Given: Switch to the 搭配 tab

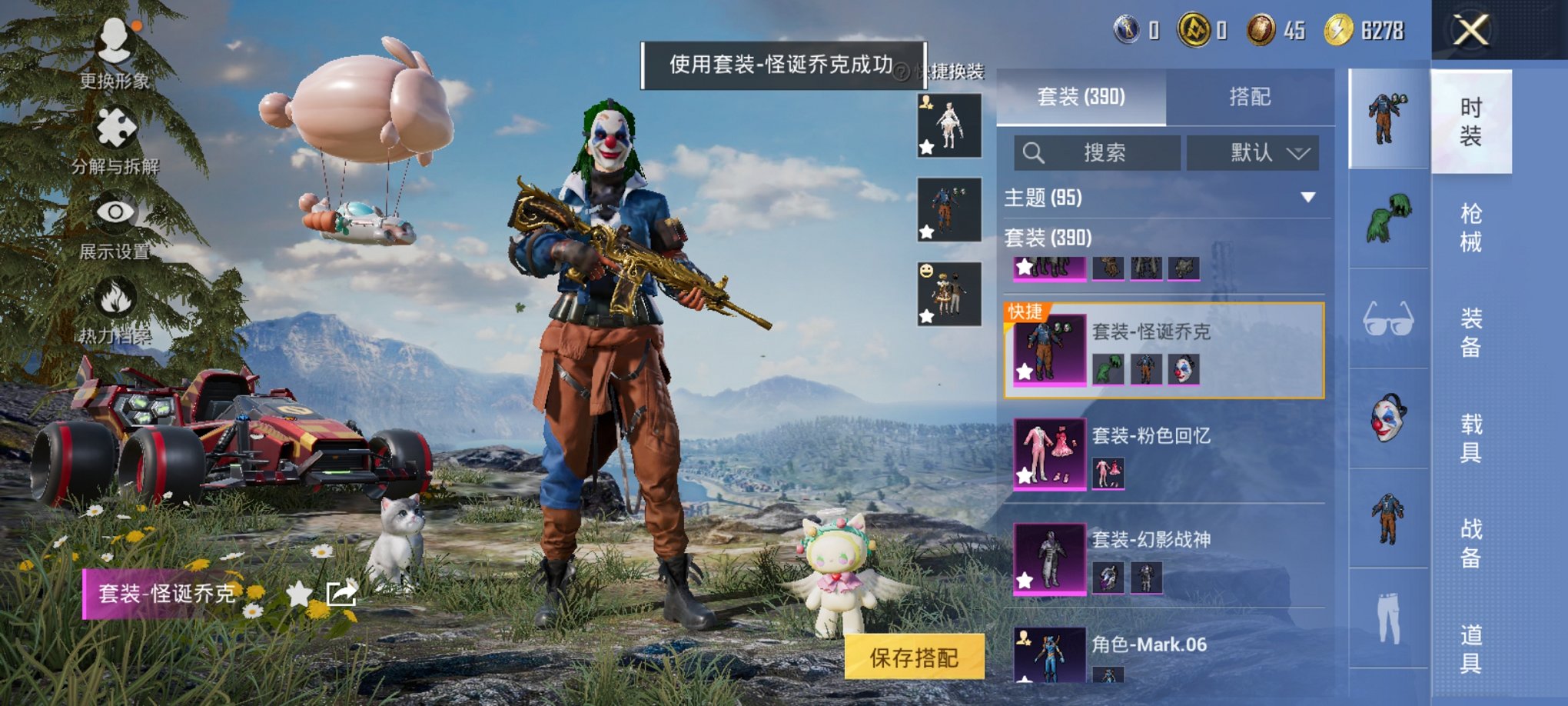Looking at the screenshot, I should click(1250, 97).
